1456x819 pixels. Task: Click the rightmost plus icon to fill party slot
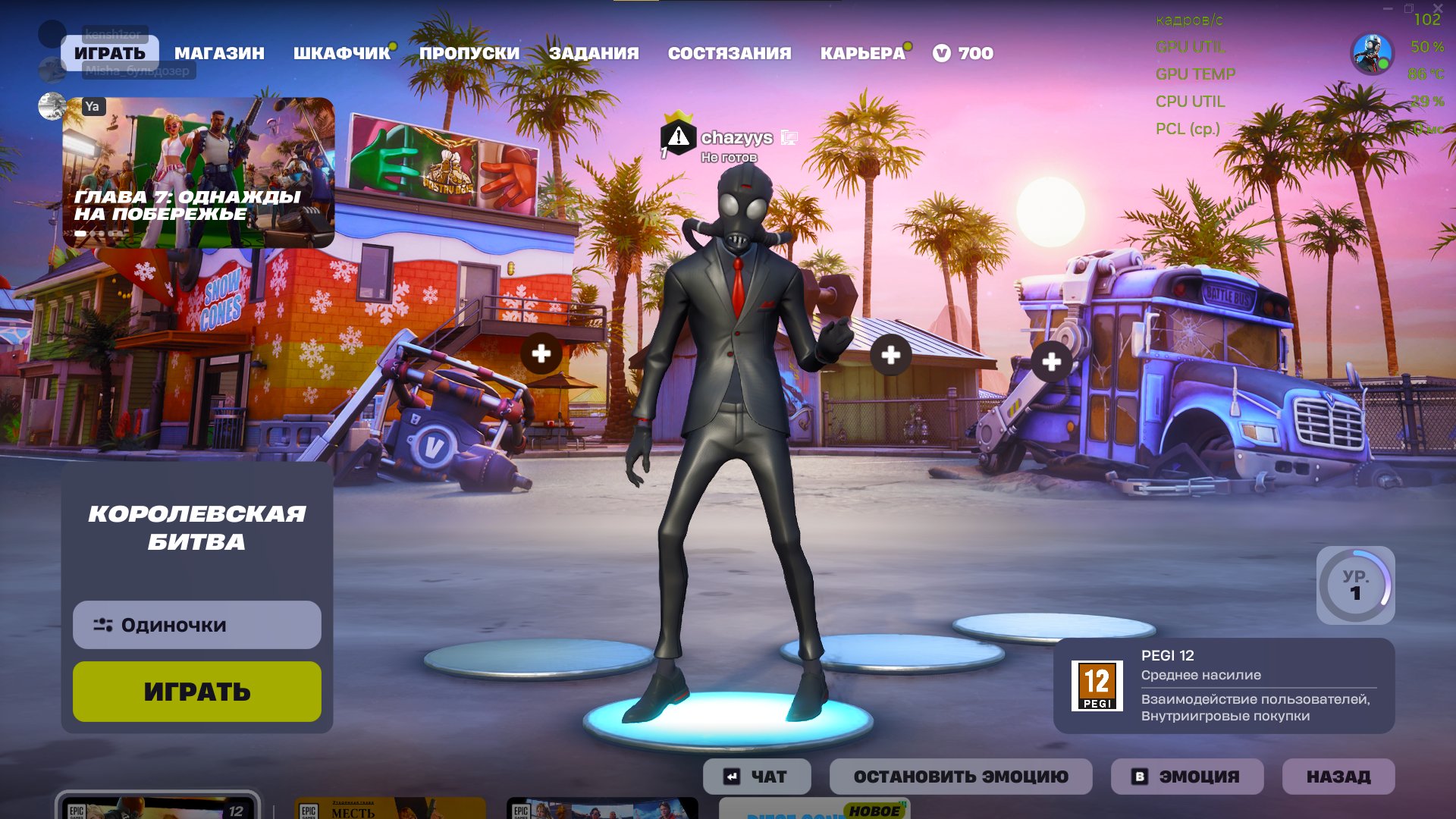coord(1051,362)
